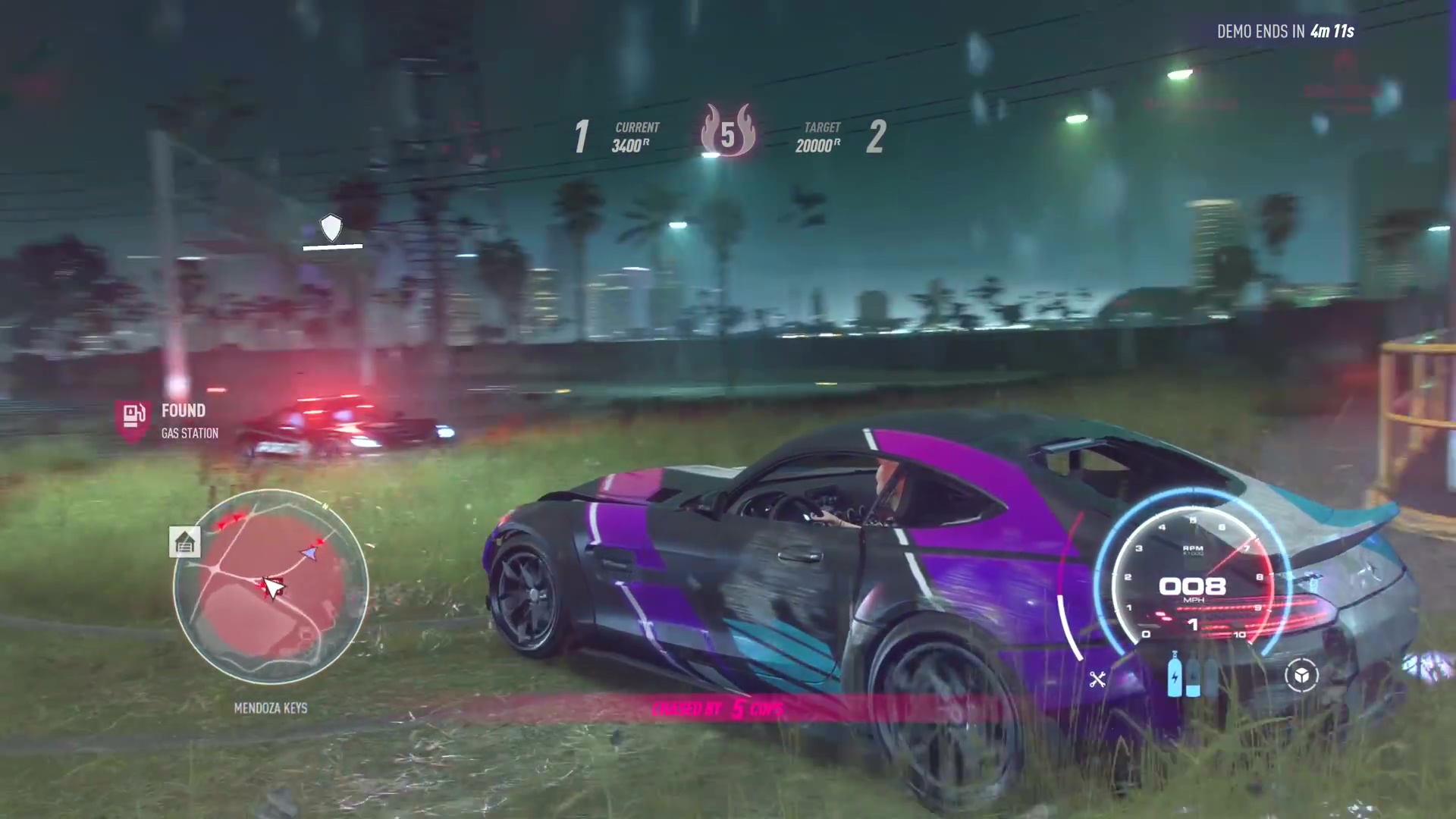Click the safehouse icon beside the minimap

(x=185, y=542)
